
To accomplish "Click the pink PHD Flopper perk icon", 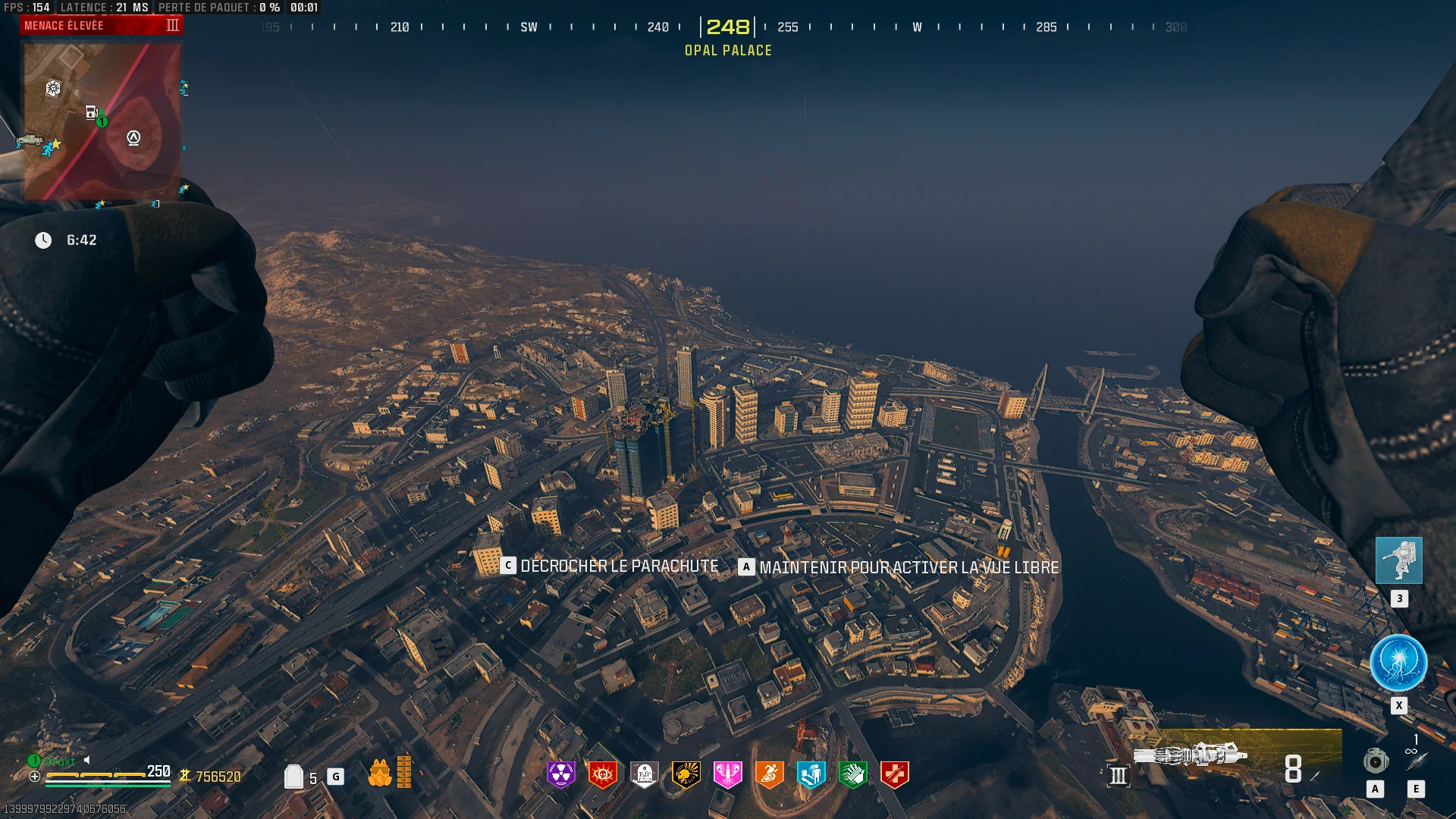I will 728,774.
